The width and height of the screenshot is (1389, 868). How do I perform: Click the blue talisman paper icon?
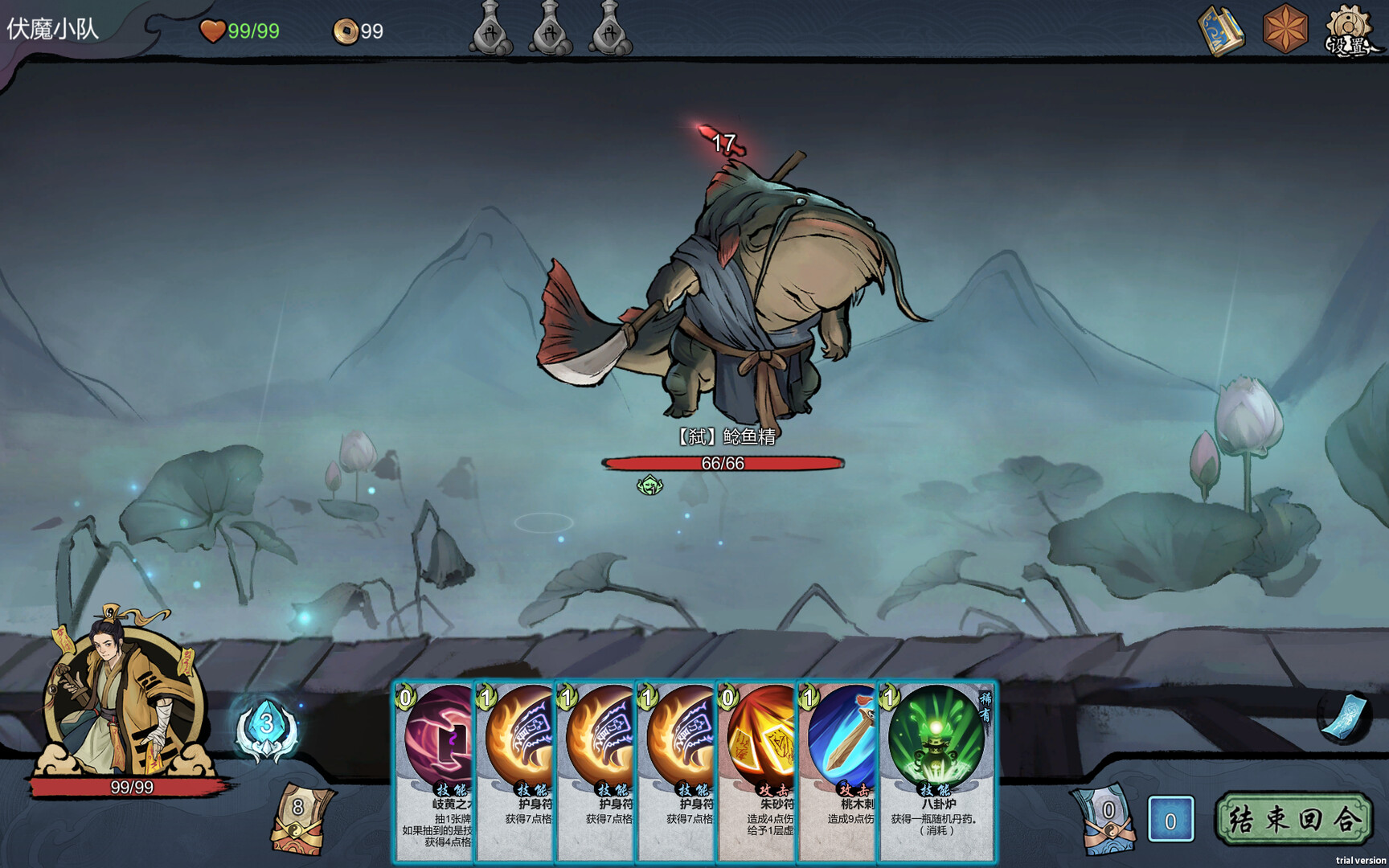point(1345,717)
